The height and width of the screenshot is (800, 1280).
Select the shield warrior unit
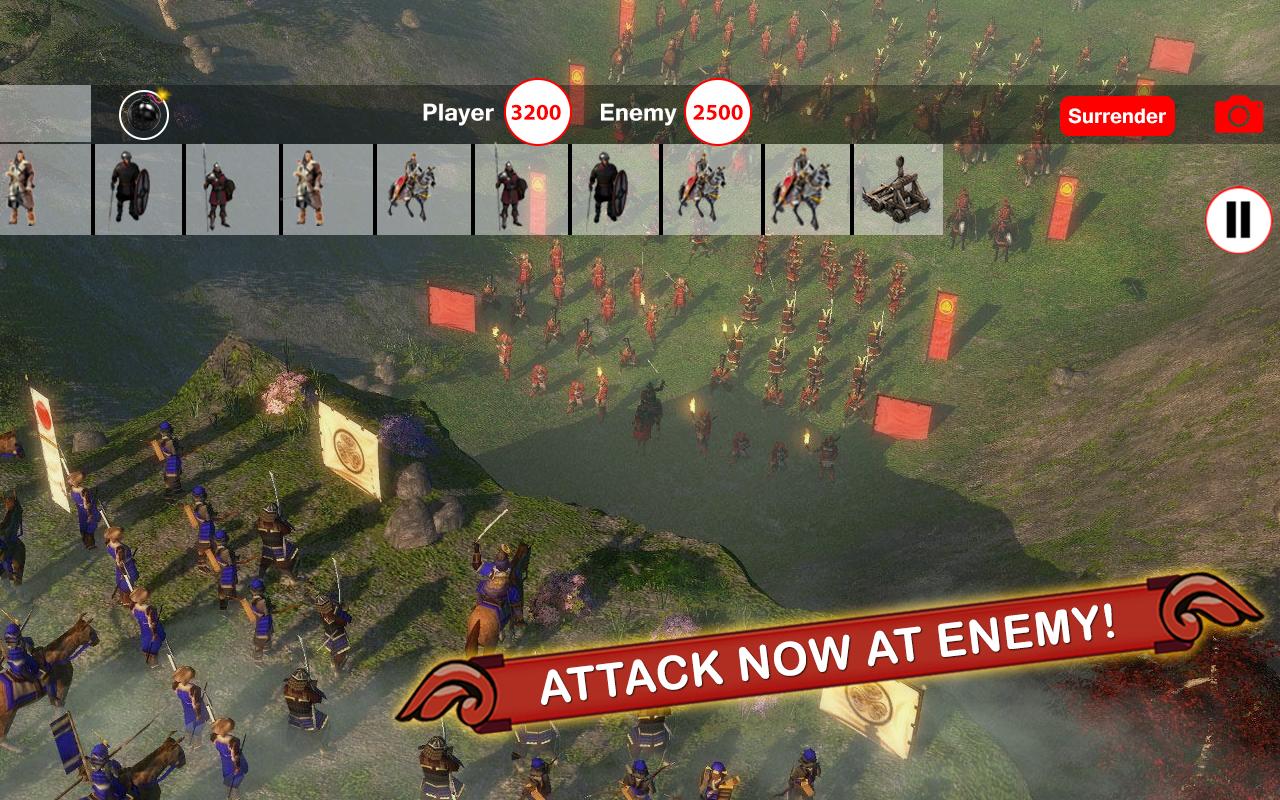coord(137,190)
